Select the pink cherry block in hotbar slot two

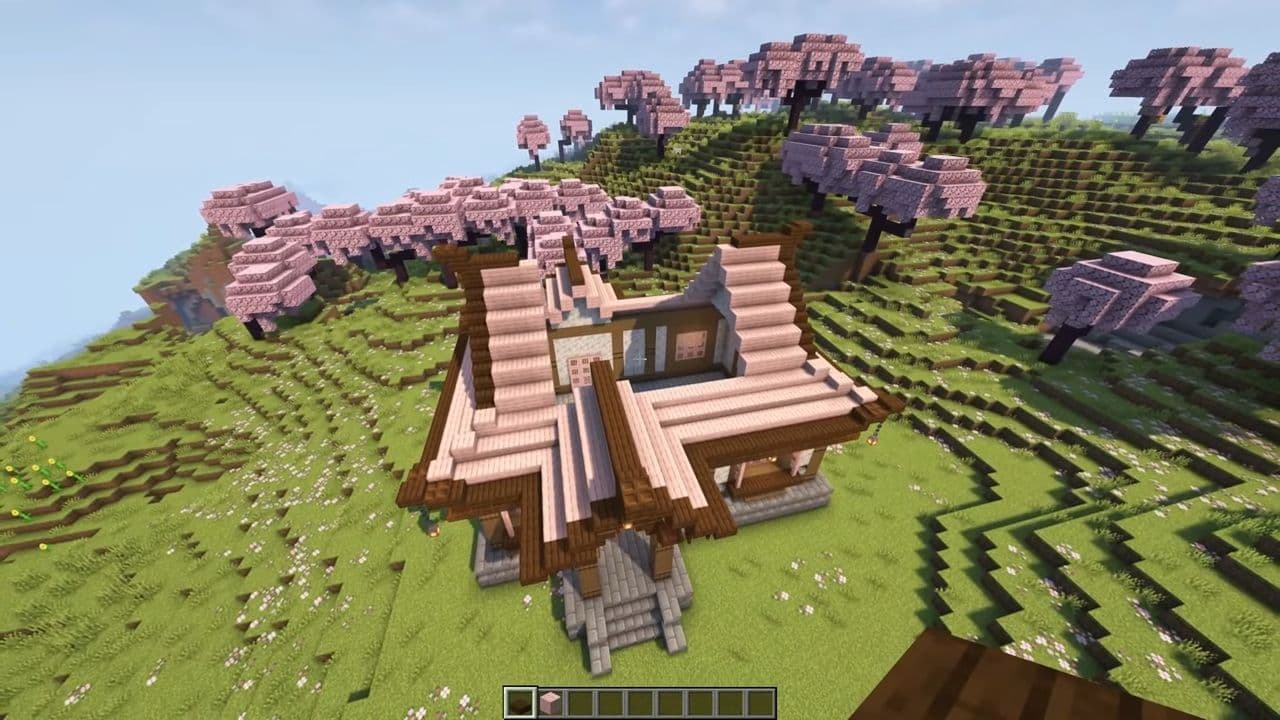pyautogui.click(x=552, y=700)
